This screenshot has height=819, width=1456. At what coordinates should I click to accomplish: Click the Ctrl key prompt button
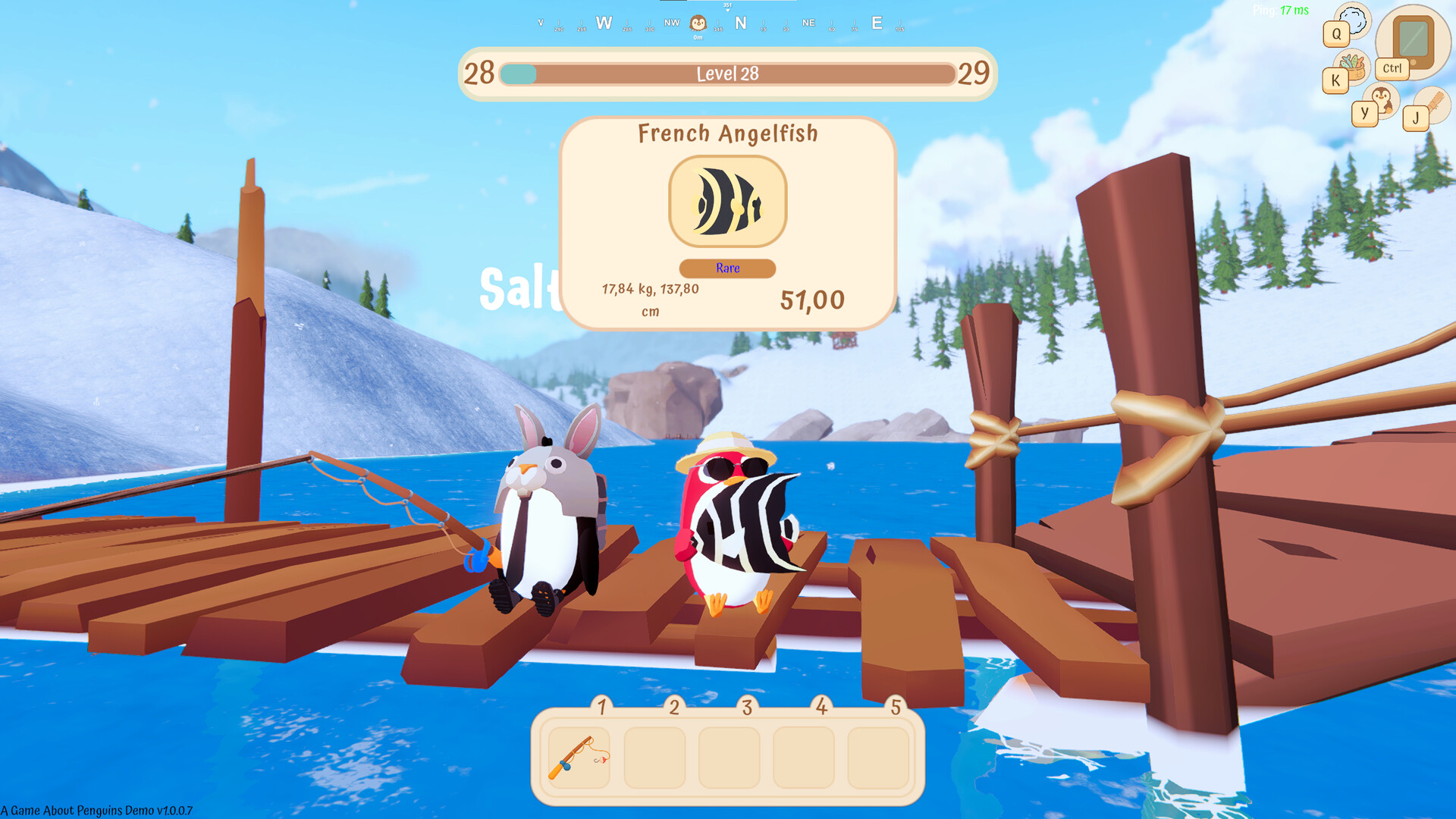(1392, 69)
